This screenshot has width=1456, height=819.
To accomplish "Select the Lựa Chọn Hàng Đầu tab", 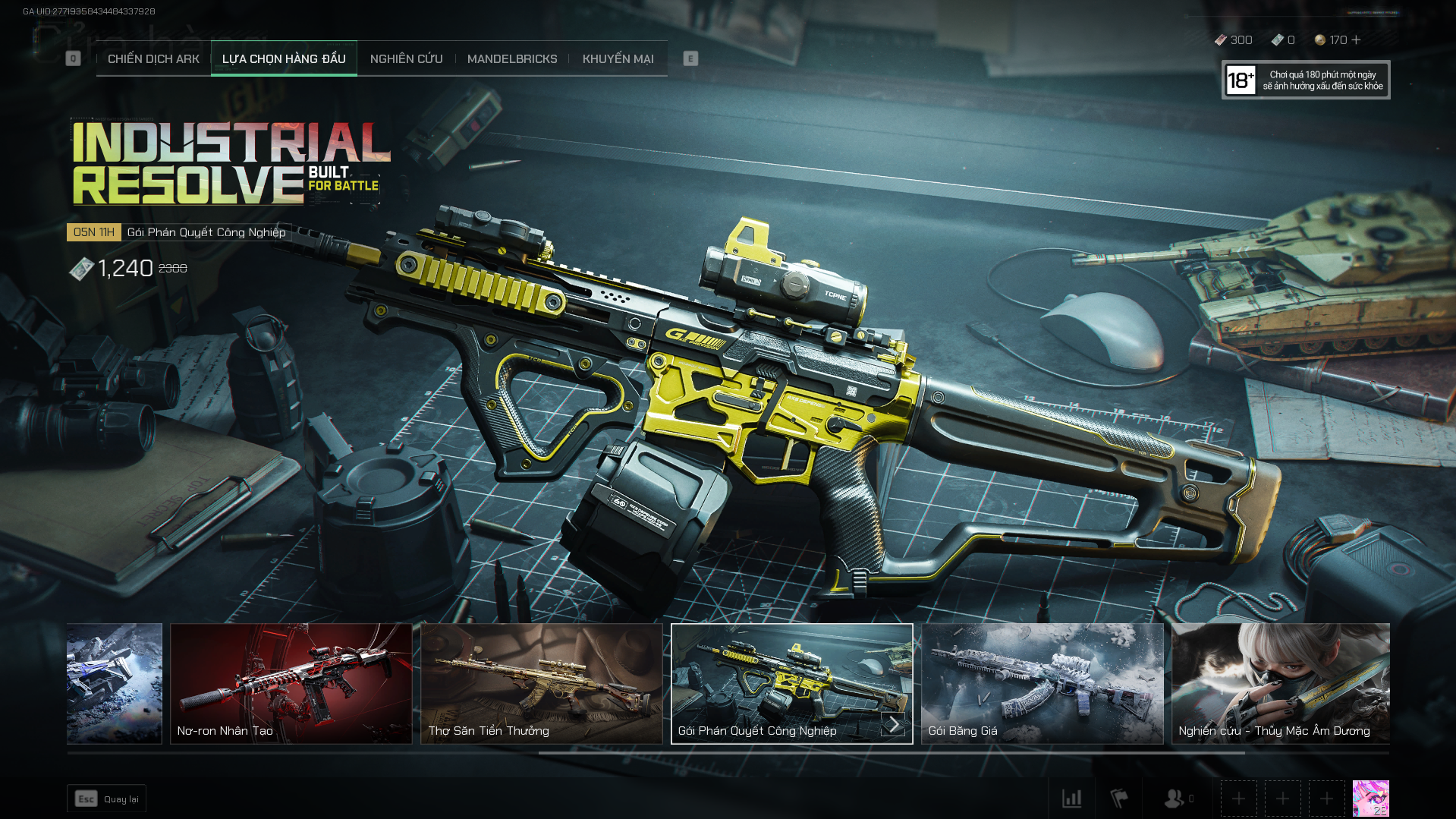I will pos(284,58).
